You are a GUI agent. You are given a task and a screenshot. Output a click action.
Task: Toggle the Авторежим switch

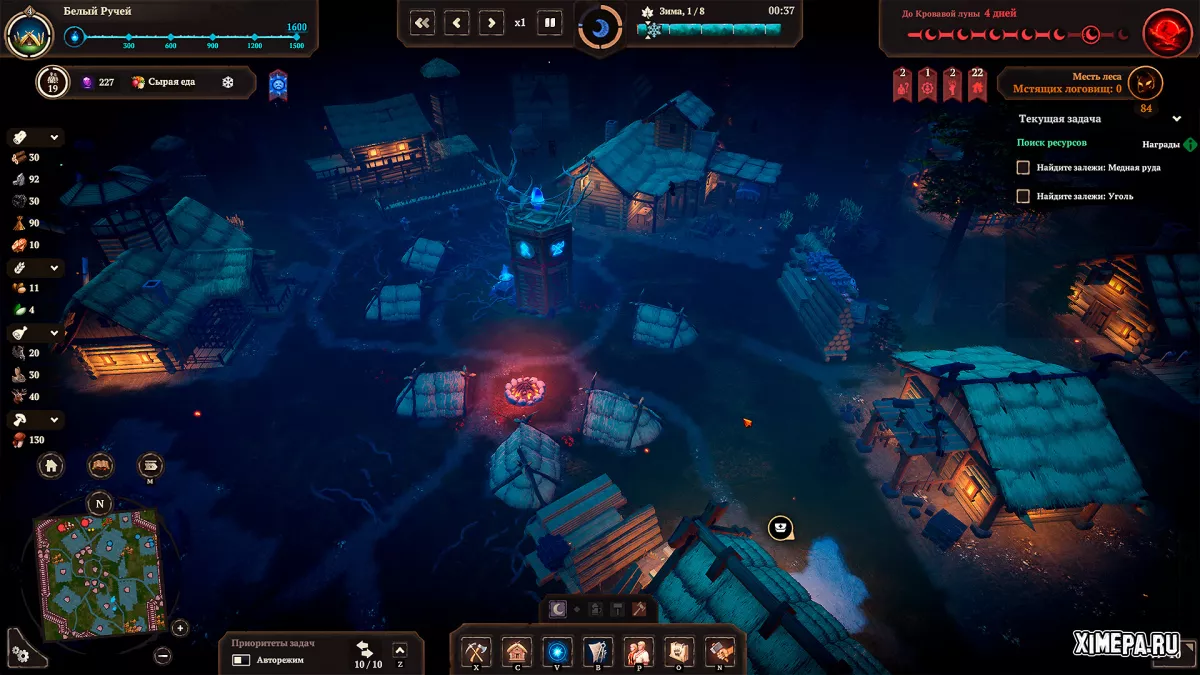pyautogui.click(x=241, y=660)
